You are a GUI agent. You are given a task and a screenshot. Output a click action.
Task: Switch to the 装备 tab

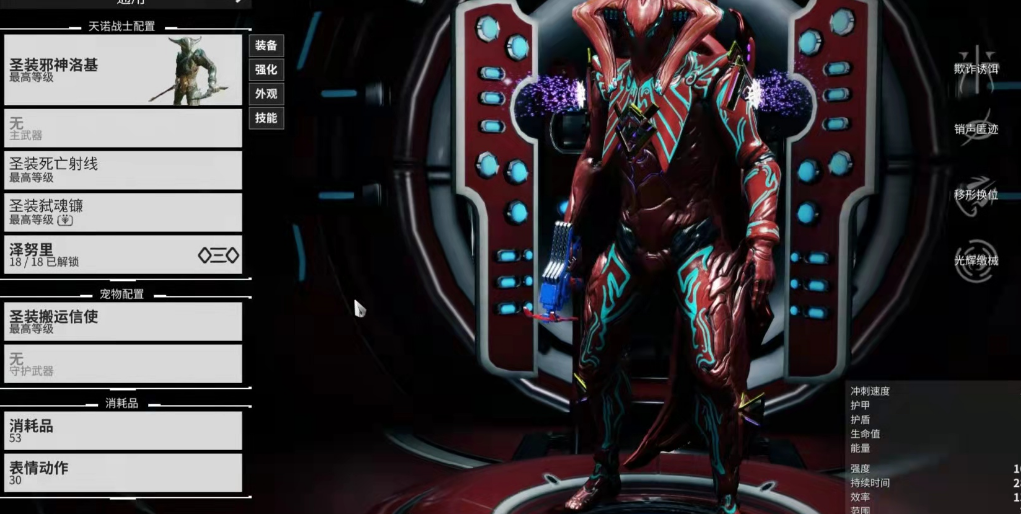pos(266,46)
